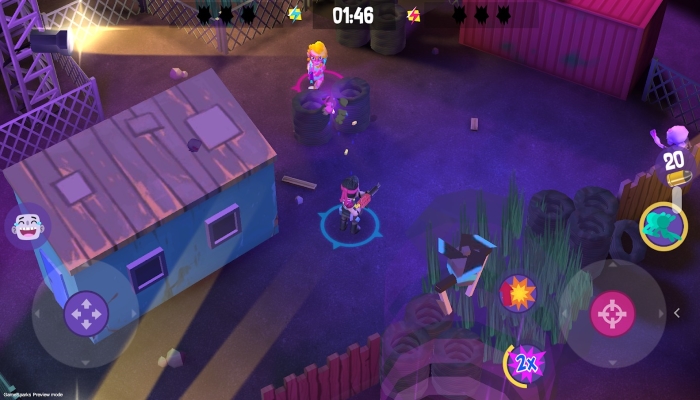Expand the side panel with the small arrow
The width and height of the screenshot is (700, 400).
coord(677,313)
